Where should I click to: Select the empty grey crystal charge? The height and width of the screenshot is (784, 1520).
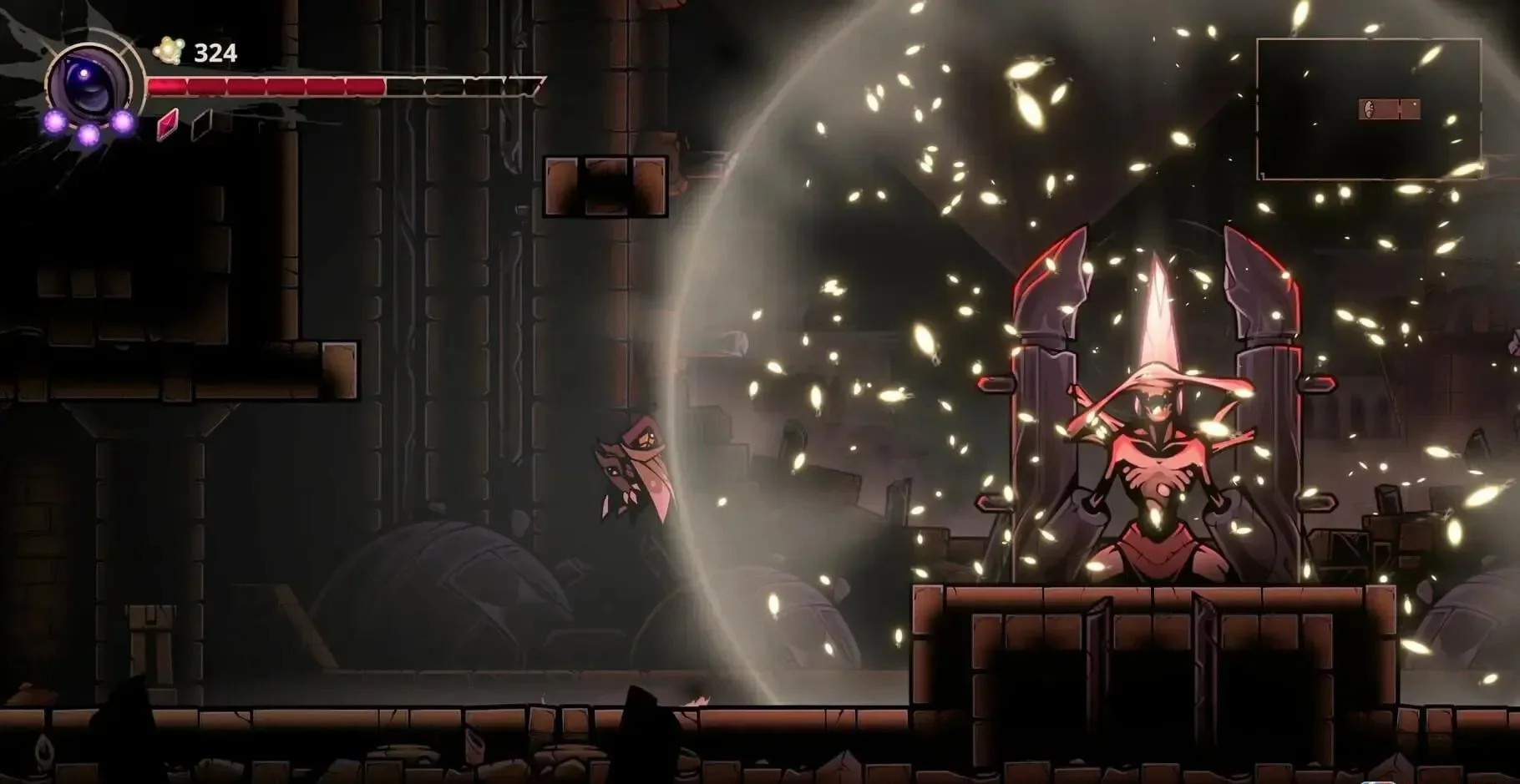pos(200,124)
